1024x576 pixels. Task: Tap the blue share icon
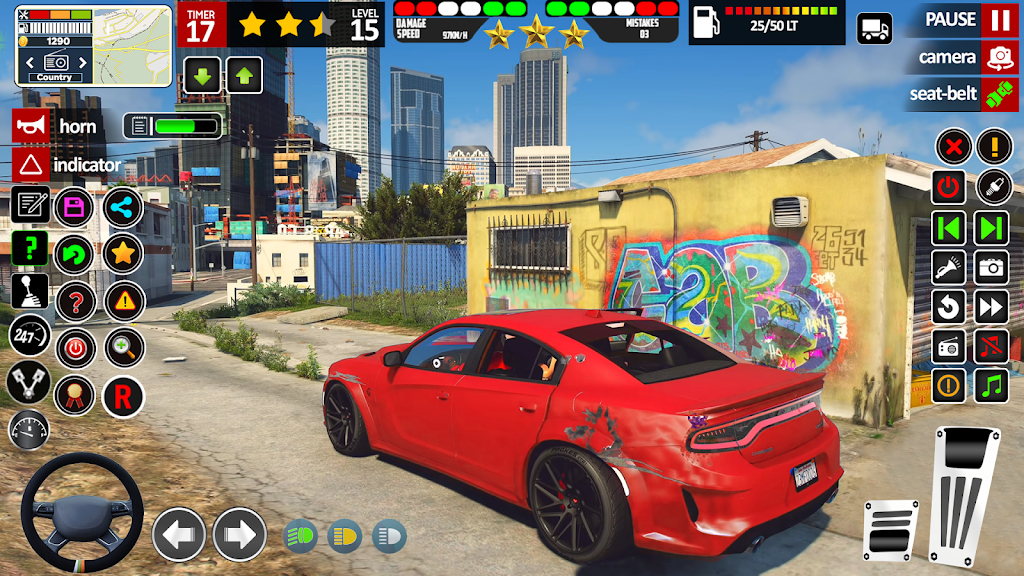[123, 208]
